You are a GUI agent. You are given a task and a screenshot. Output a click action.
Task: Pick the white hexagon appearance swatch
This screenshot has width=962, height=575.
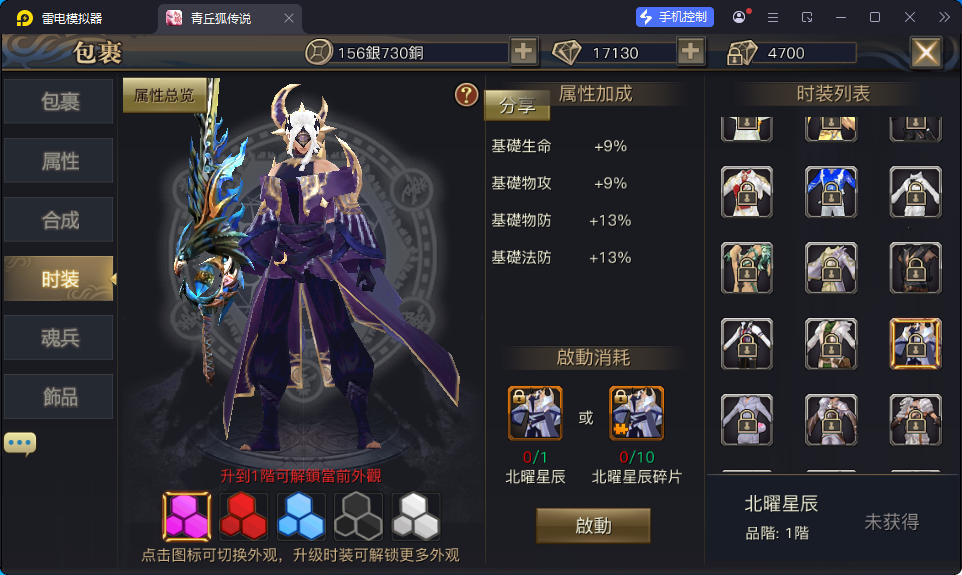[415, 516]
